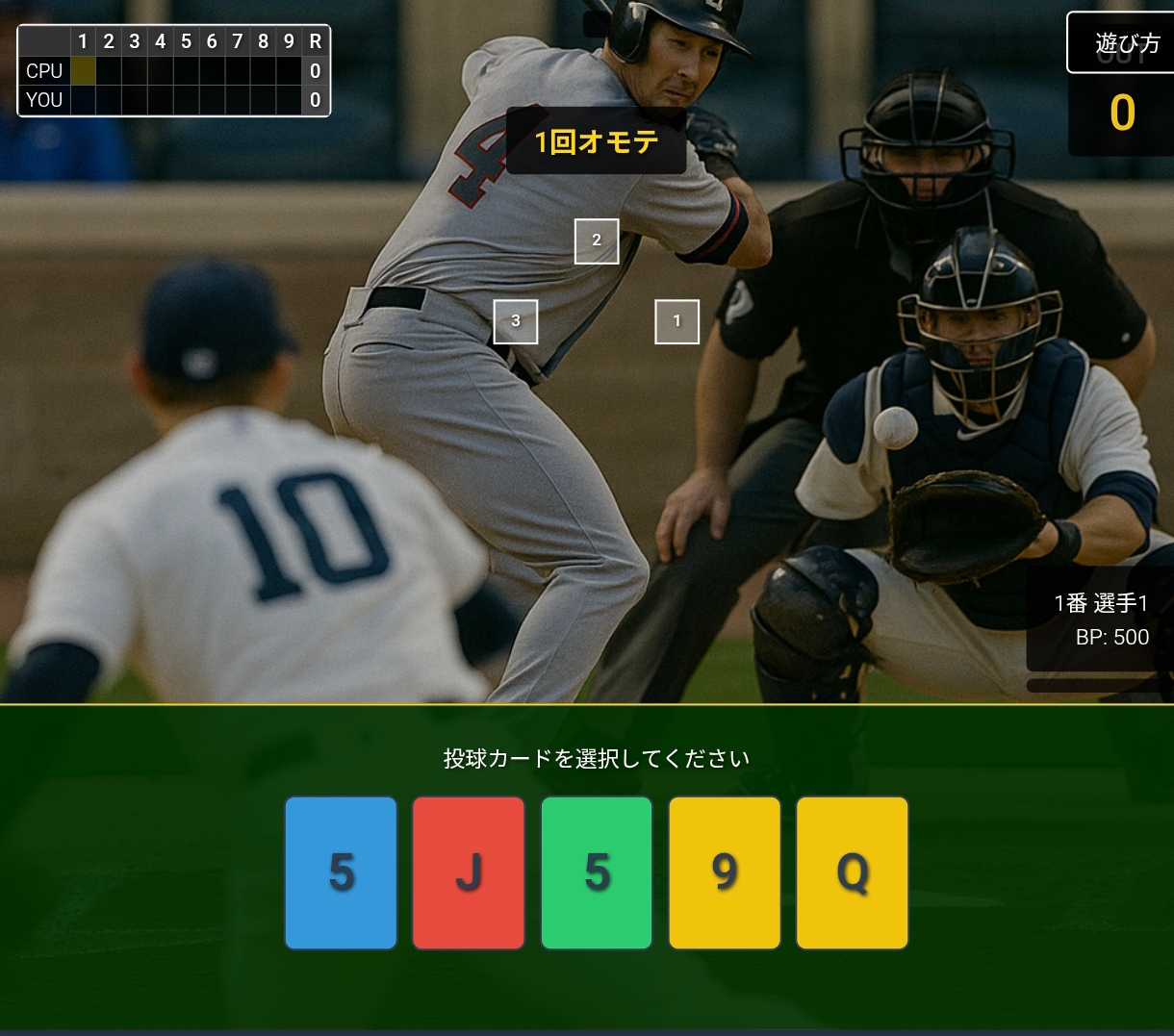Viewport: 1174px width, 1036px height.
Task: Choose the red J pitch card
Action: pos(469,872)
